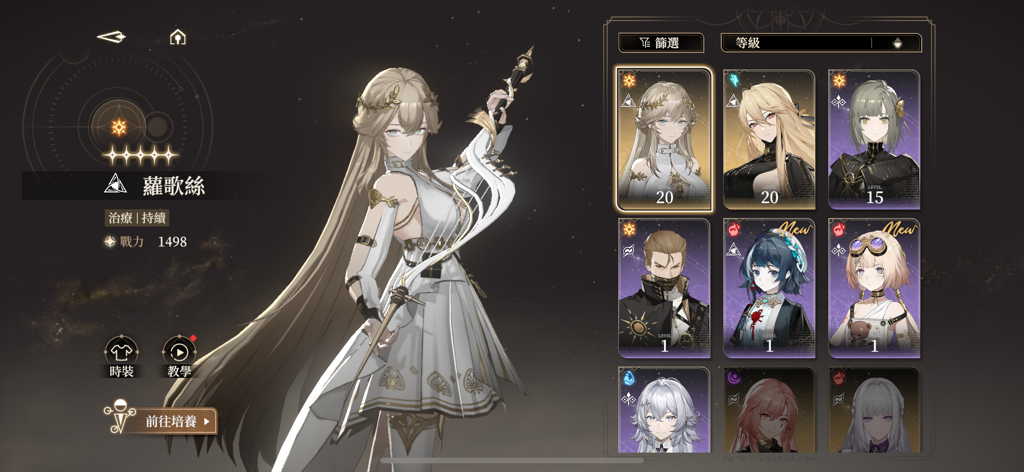Toggle the sort order diamond icon
Screen dimensions: 1024x472
coord(897,43)
